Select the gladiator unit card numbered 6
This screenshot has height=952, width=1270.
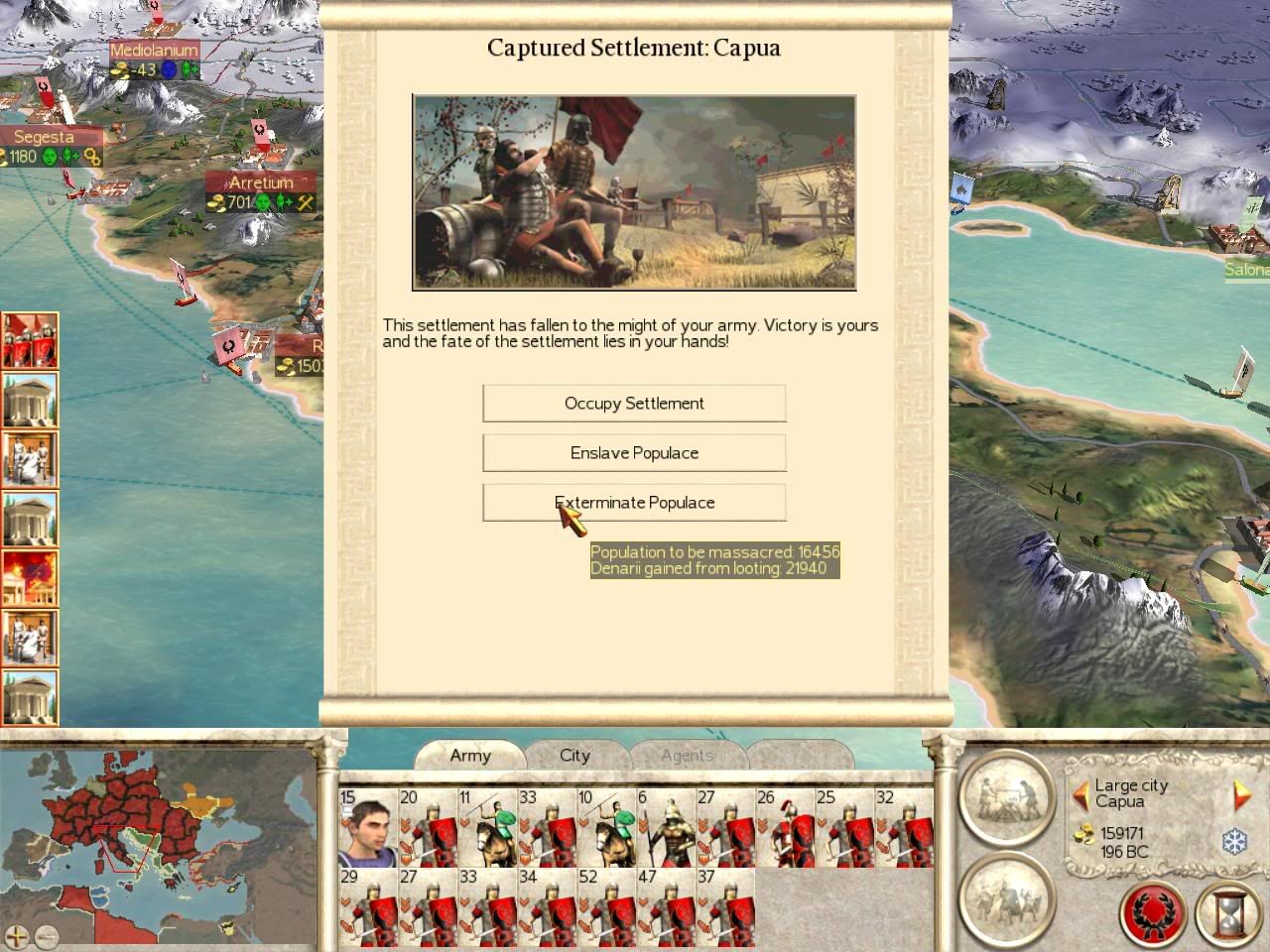click(x=666, y=828)
